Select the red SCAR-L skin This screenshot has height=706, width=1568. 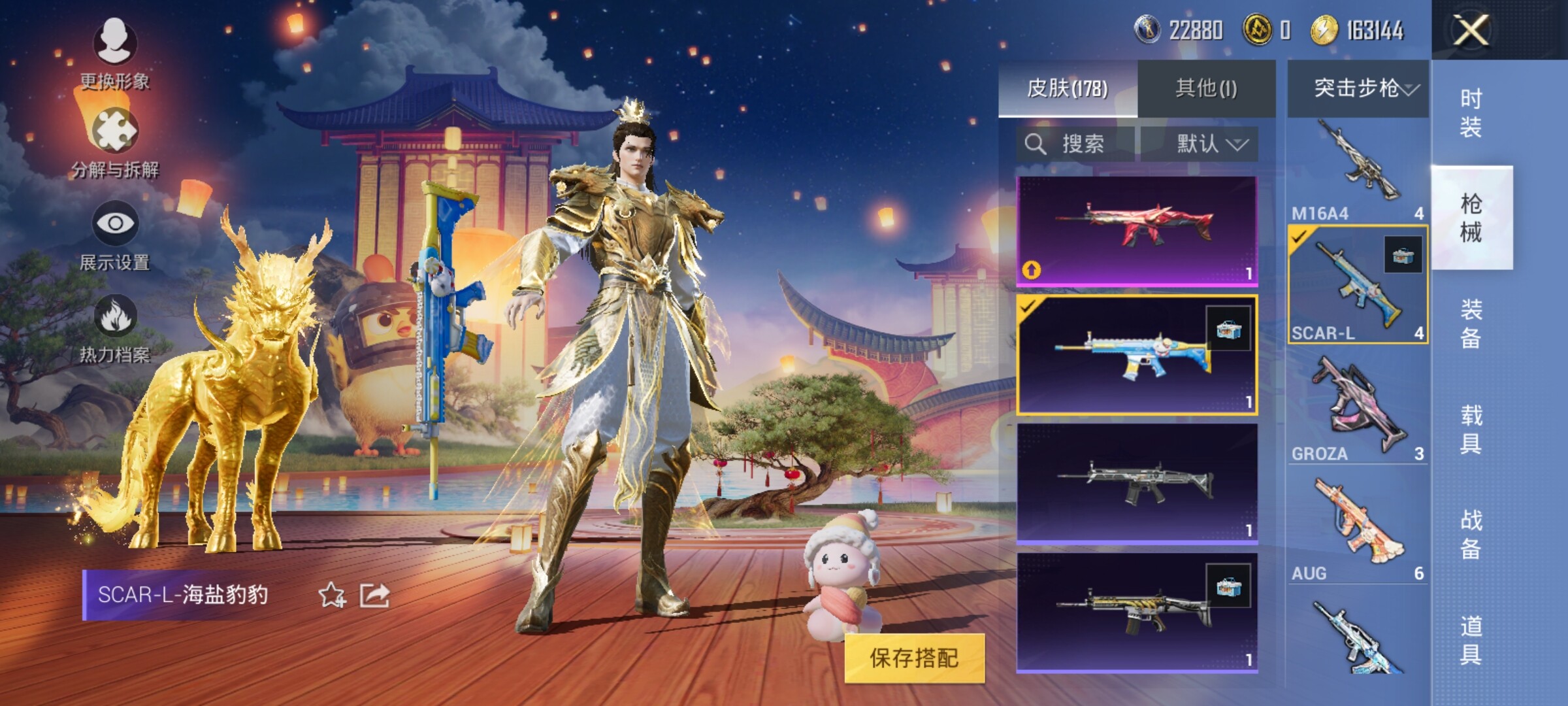(1137, 230)
